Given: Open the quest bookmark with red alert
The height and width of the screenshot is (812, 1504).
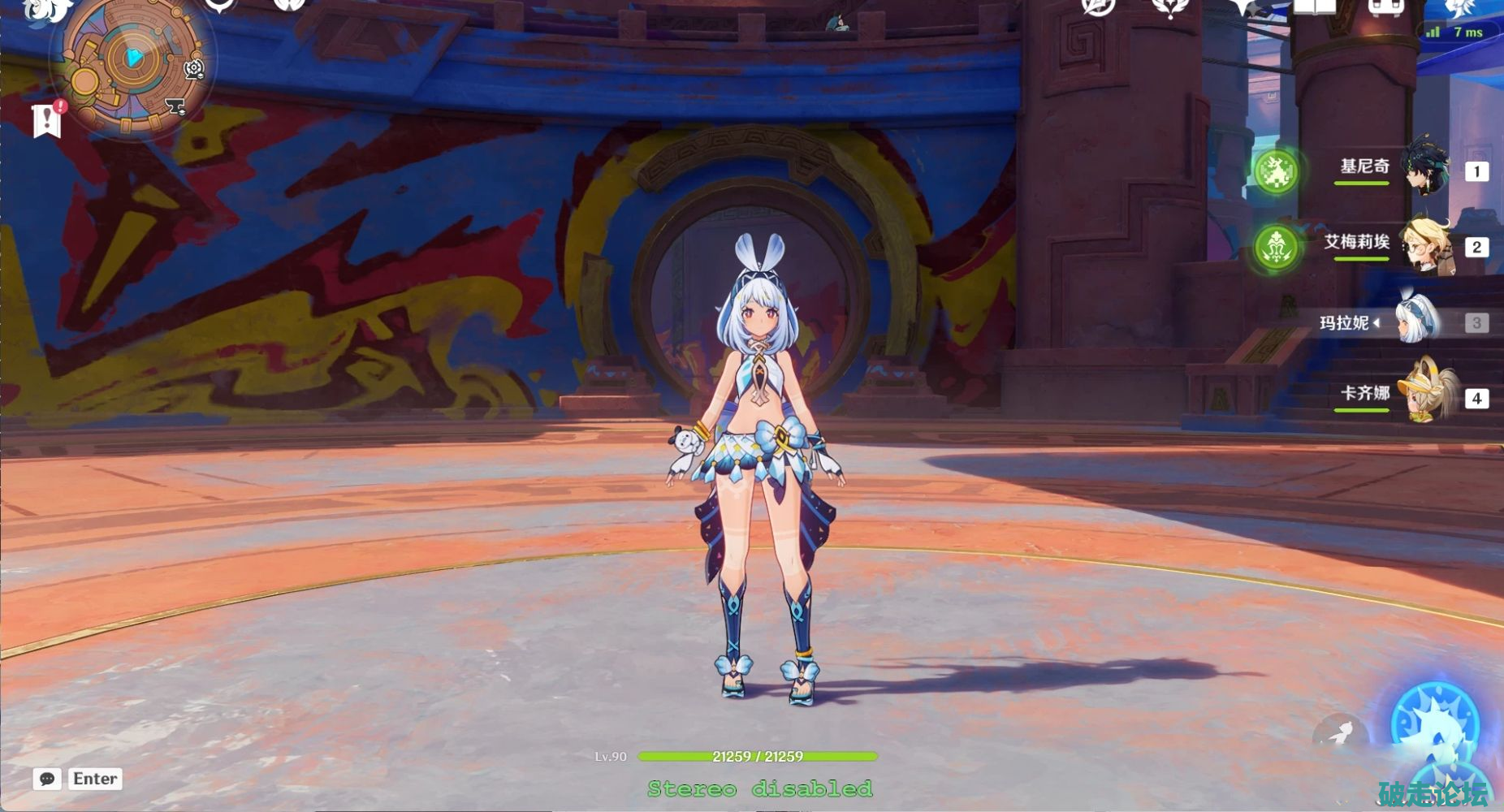Looking at the screenshot, I should (47, 120).
